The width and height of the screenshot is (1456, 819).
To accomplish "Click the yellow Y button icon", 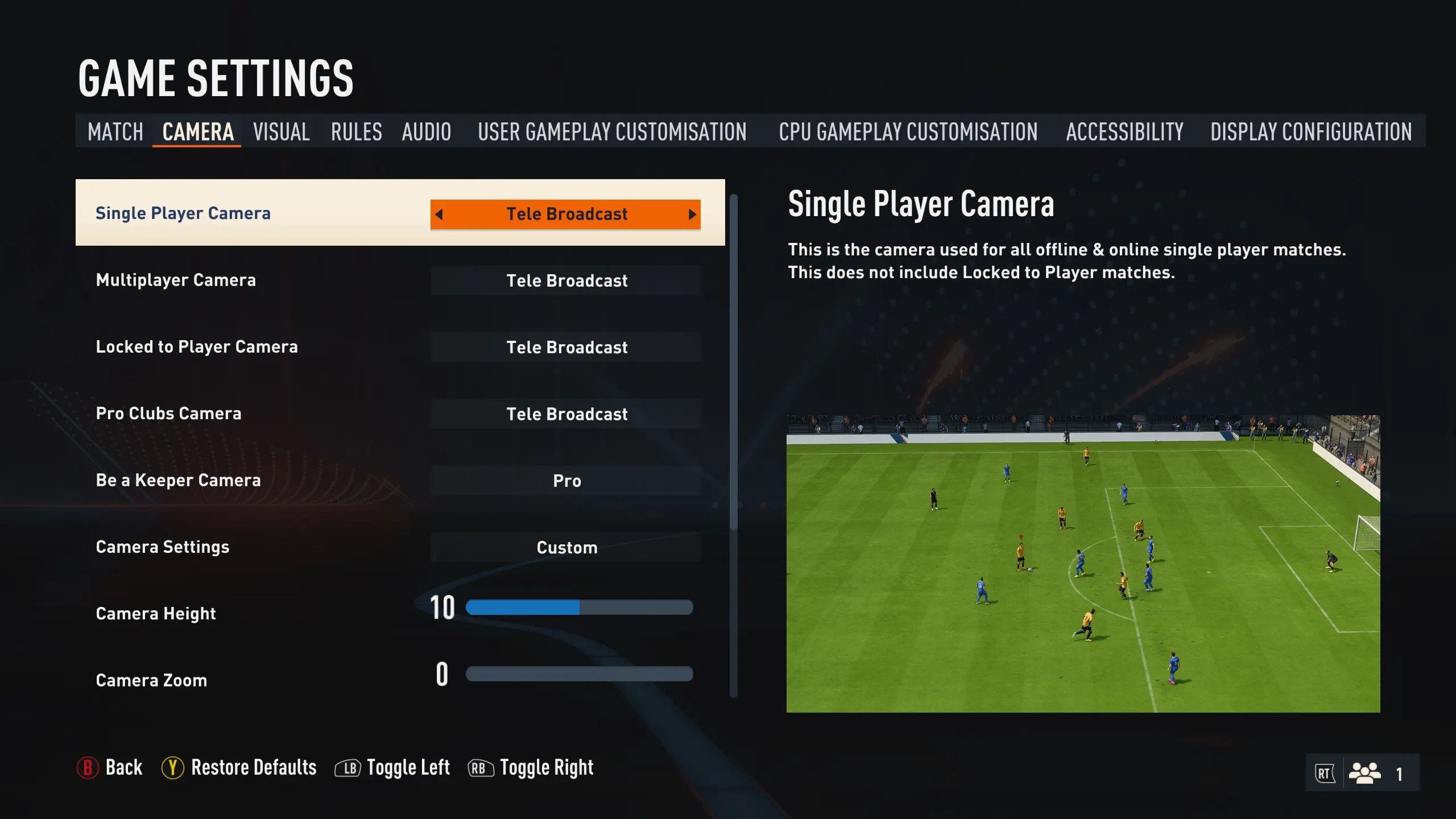I will (172, 767).
